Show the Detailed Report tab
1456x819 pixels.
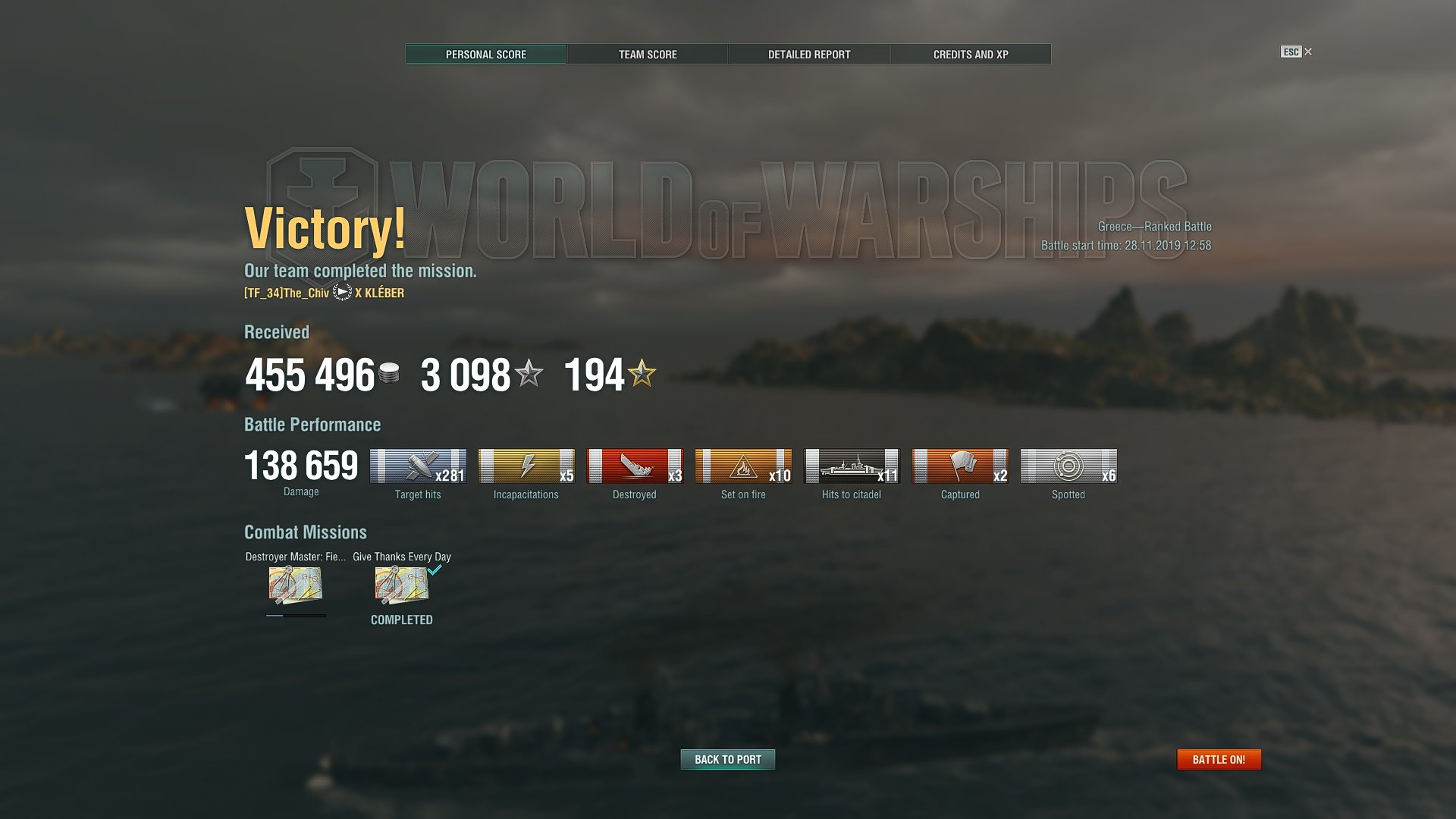(x=809, y=55)
